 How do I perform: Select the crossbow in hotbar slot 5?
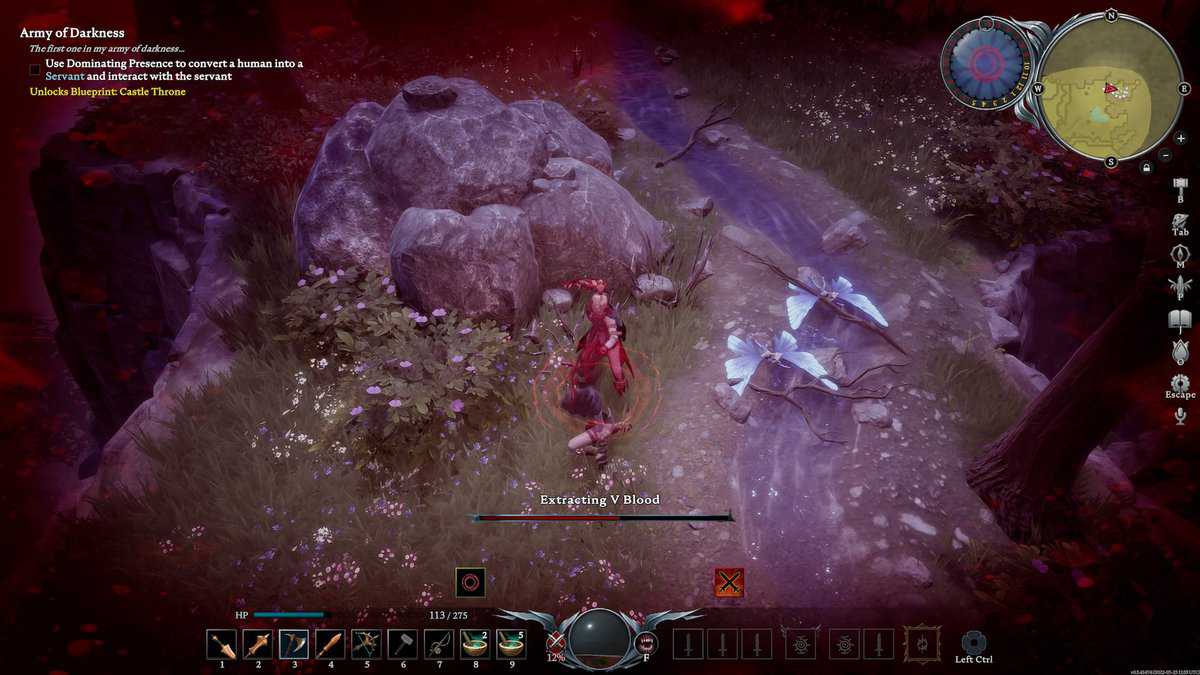366,644
